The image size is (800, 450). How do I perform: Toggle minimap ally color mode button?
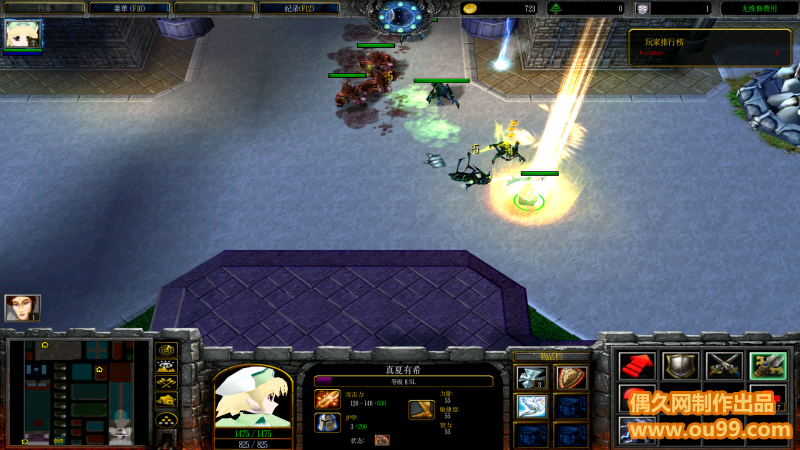(166, 383)
